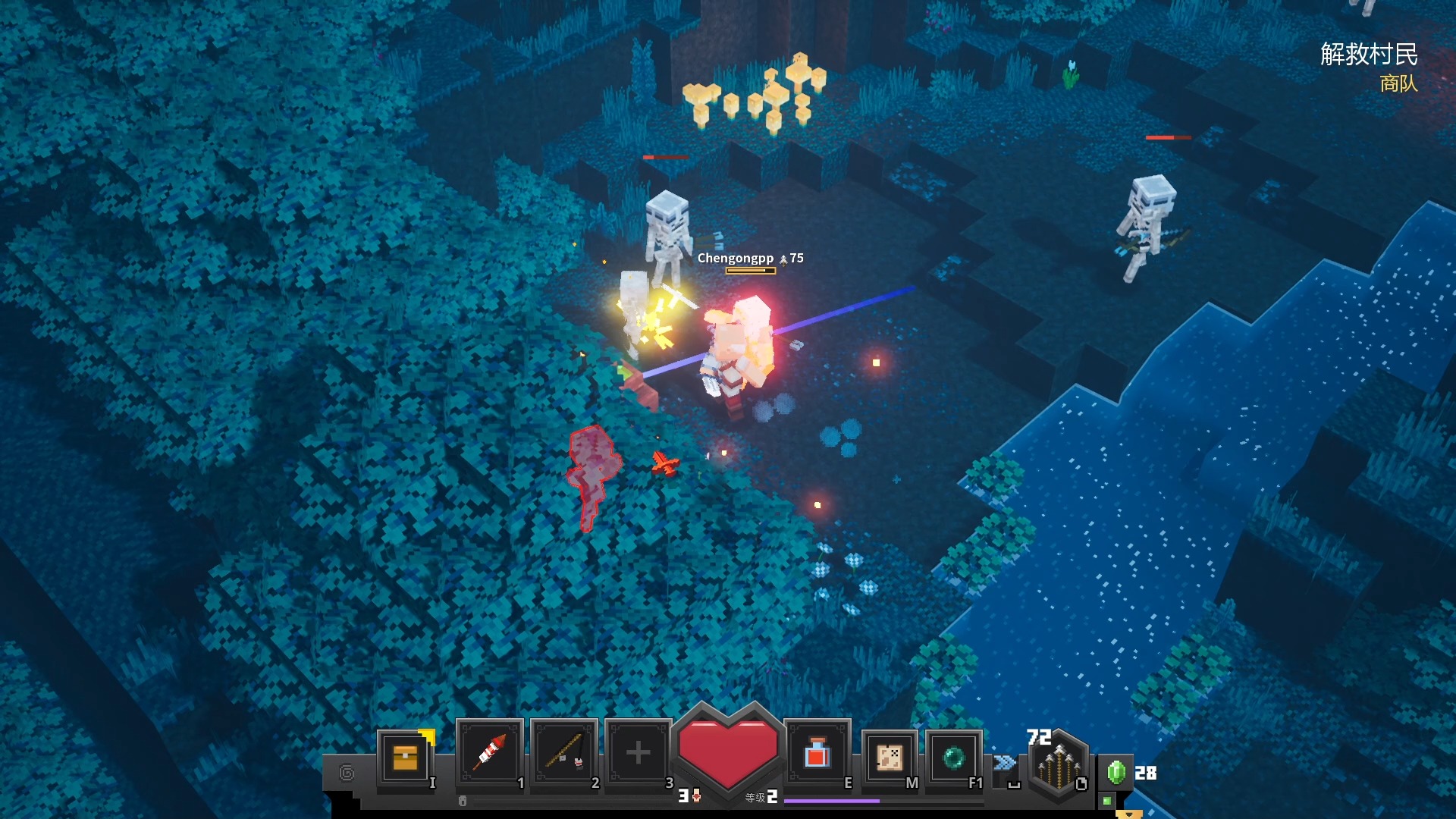Activate the fishing rod artifact
Image resolution: width=1456 pixels, height=819 pixels.
point(564,752)
